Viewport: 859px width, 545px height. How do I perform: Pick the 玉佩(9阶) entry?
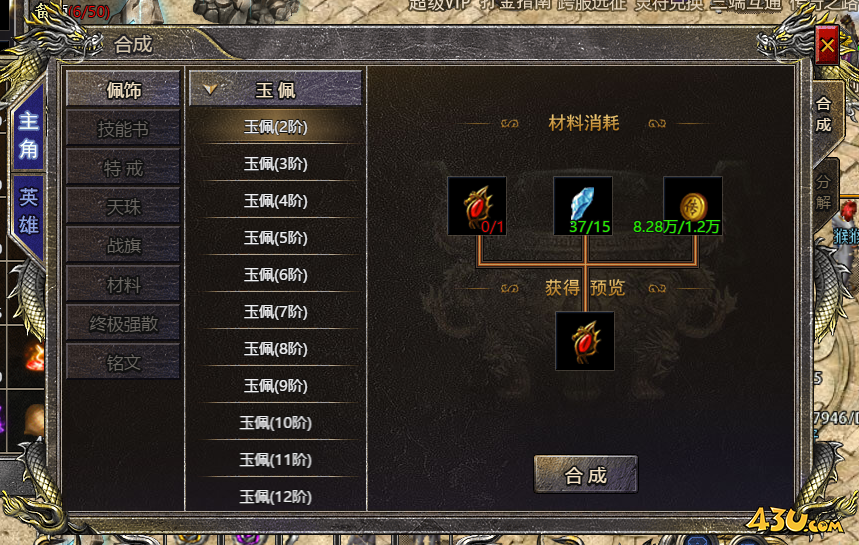coord(275,385)
